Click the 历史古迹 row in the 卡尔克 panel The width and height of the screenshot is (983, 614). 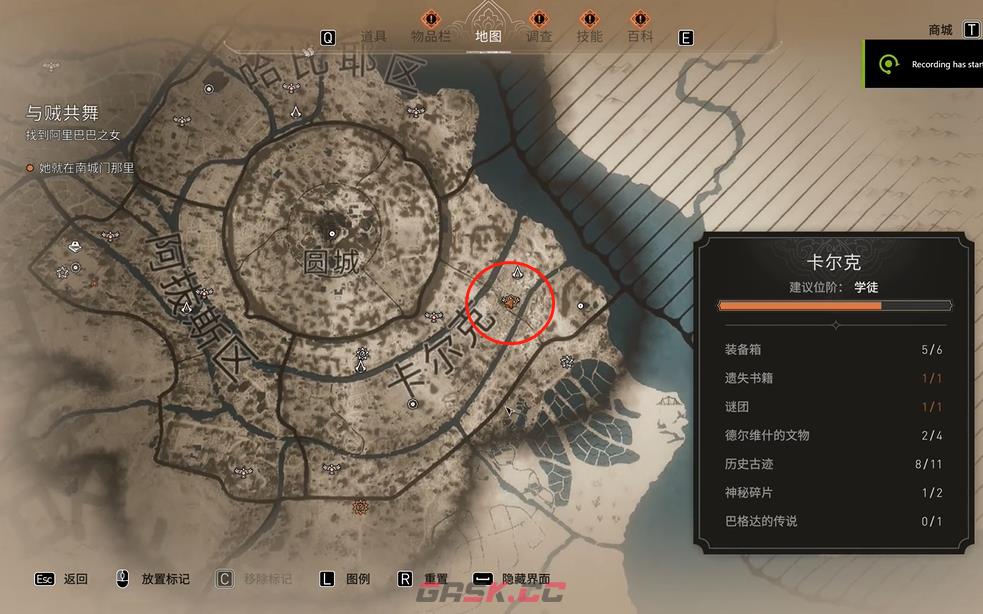tap(833, 464)
